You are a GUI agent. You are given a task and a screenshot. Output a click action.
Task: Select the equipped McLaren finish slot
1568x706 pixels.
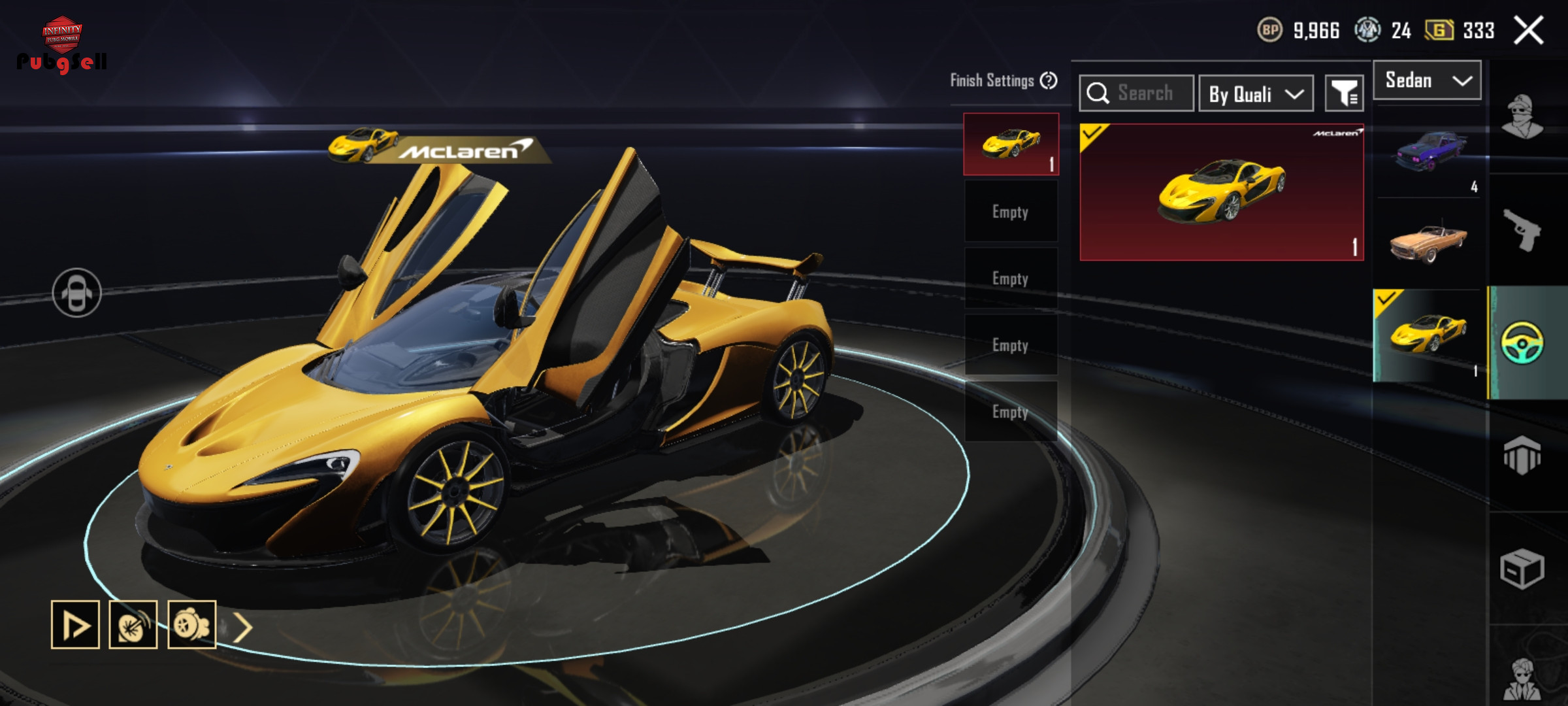click(1011, 144)
